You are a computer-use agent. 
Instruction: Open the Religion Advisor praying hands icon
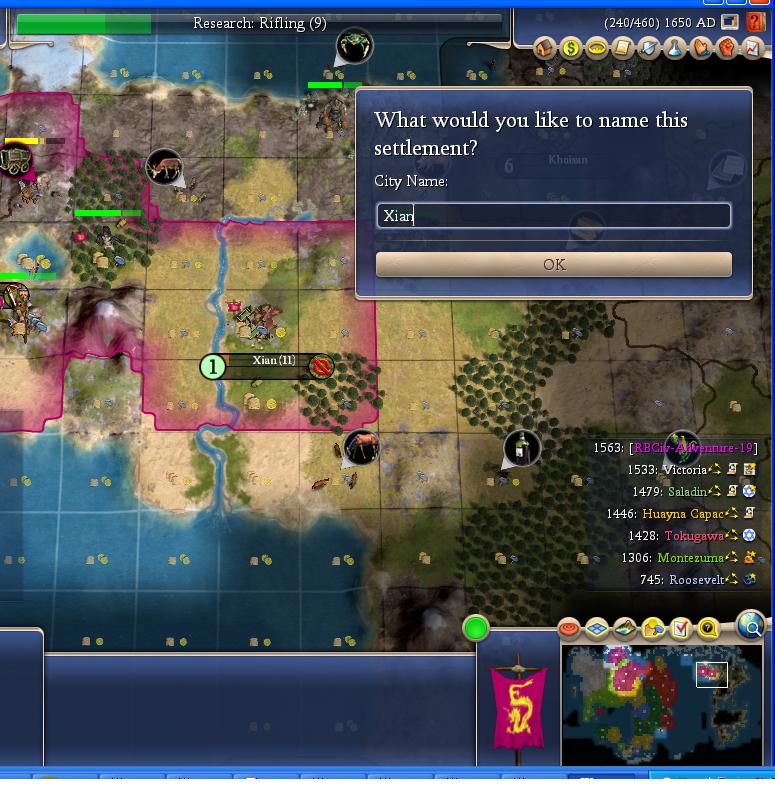(x=701, y=47)
